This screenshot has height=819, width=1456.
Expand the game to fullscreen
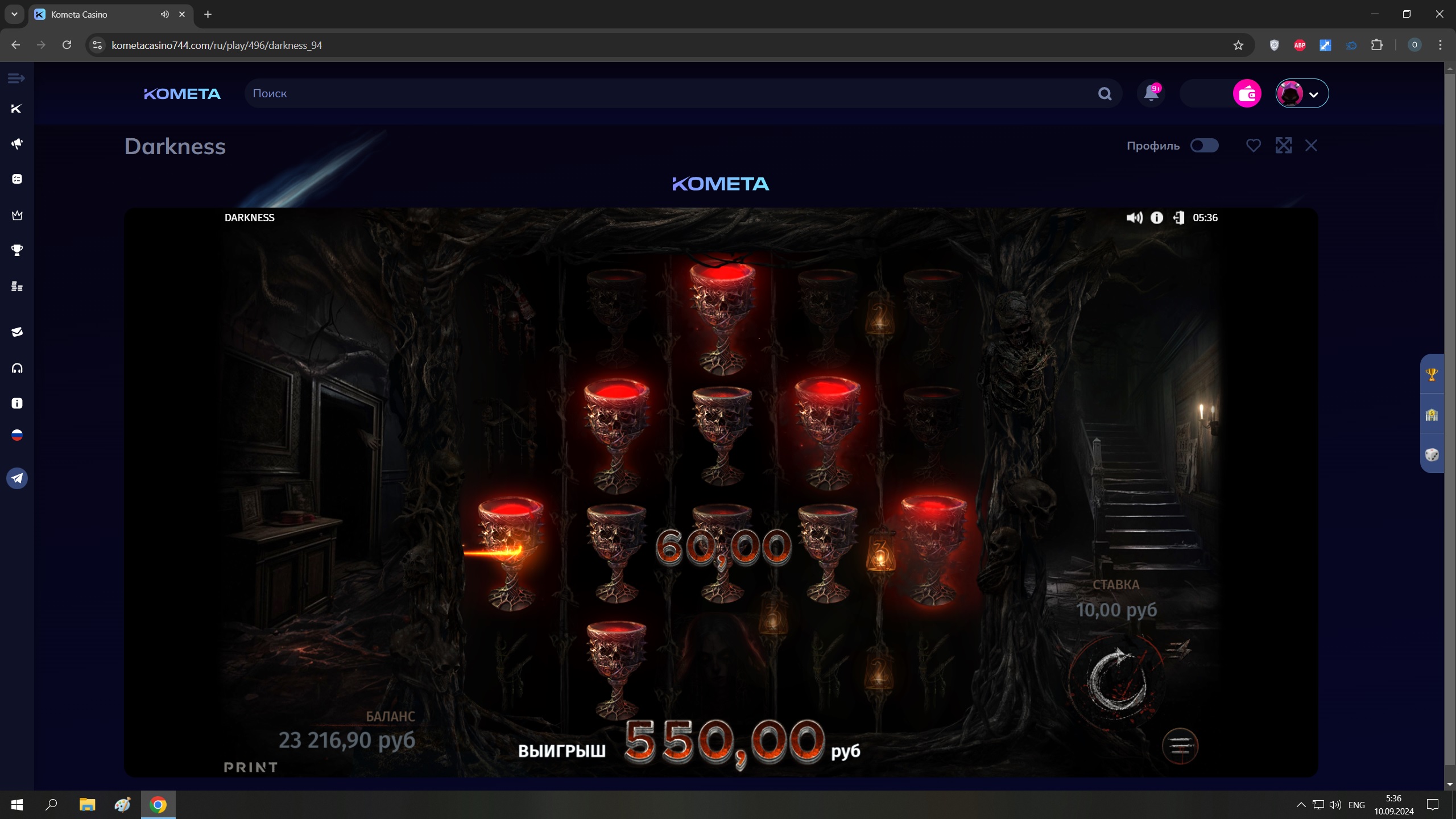[x=1283, y=146]
